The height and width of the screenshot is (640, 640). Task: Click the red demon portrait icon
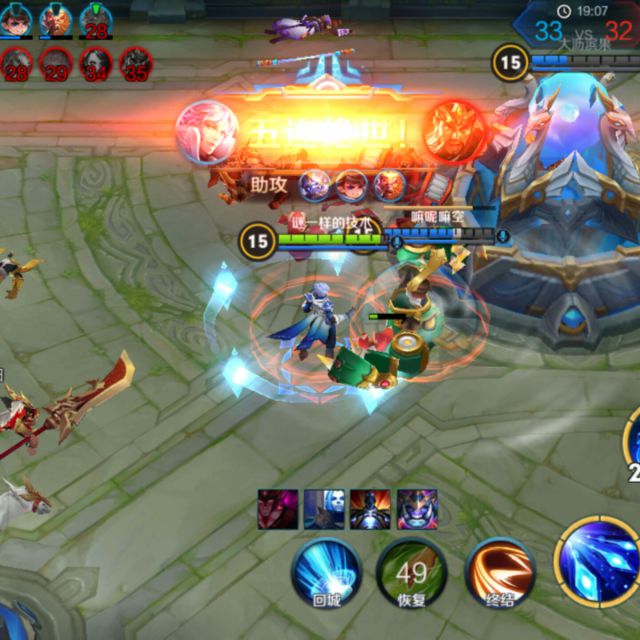pos(276,509)
